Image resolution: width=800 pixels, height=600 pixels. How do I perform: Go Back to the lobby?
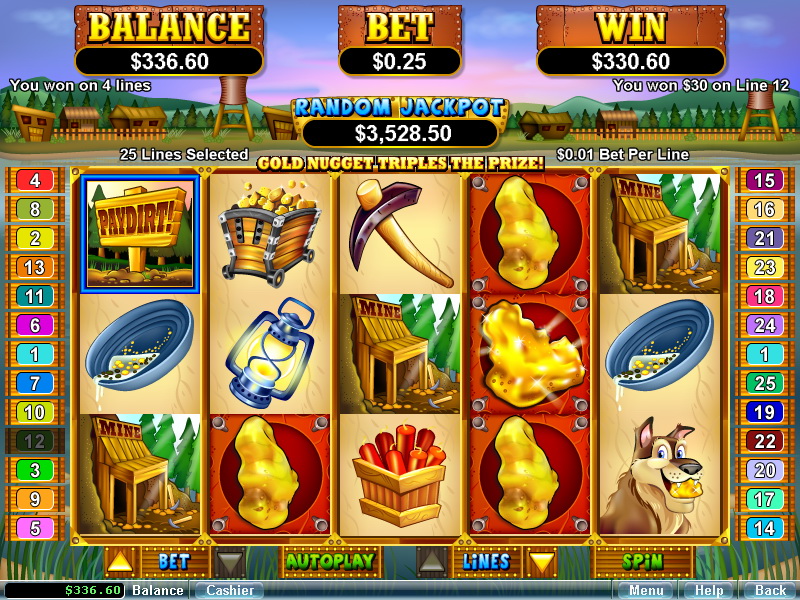[770, 590]
